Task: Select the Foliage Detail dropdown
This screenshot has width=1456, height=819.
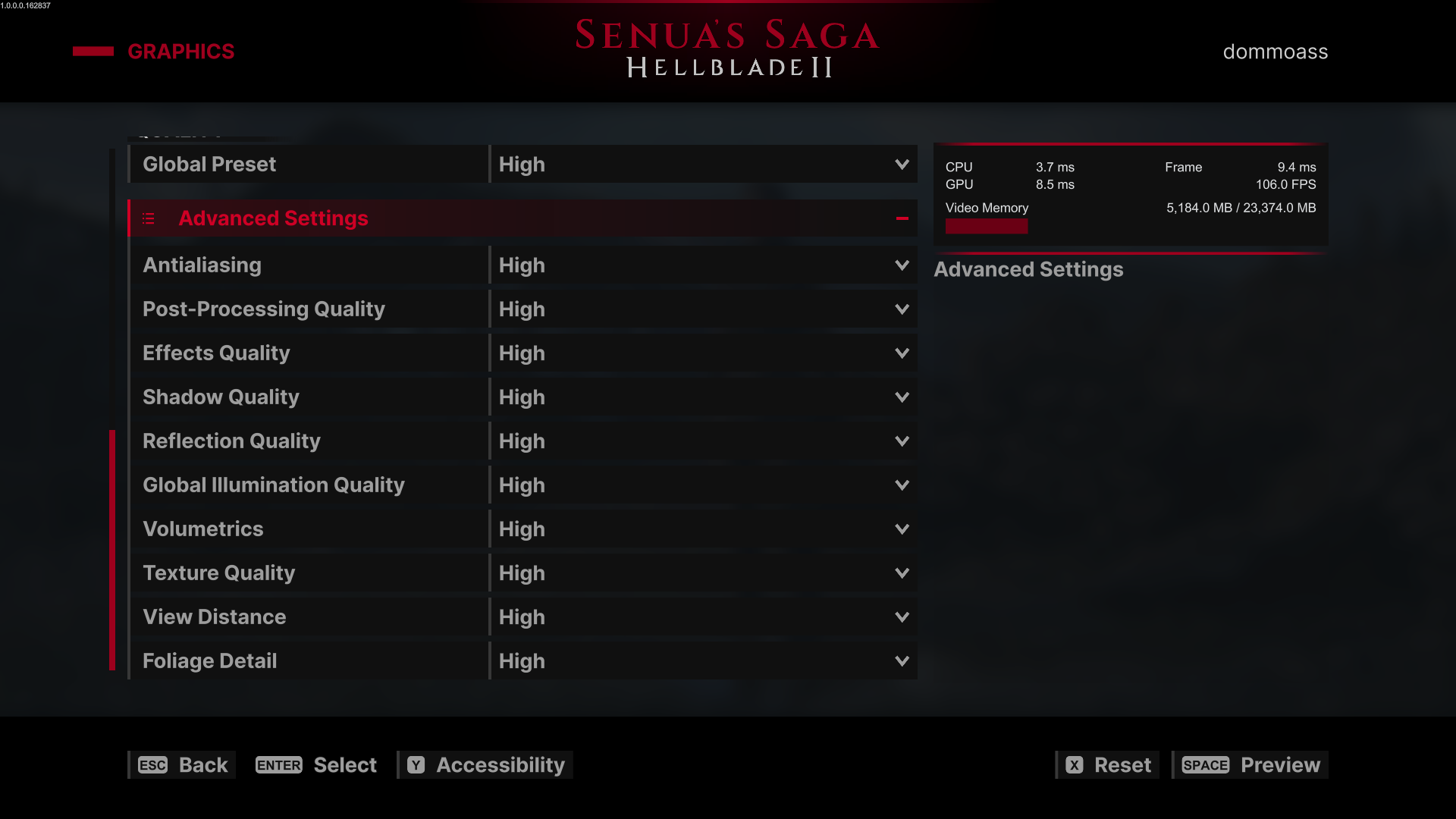Action: (x=703, y=661)
